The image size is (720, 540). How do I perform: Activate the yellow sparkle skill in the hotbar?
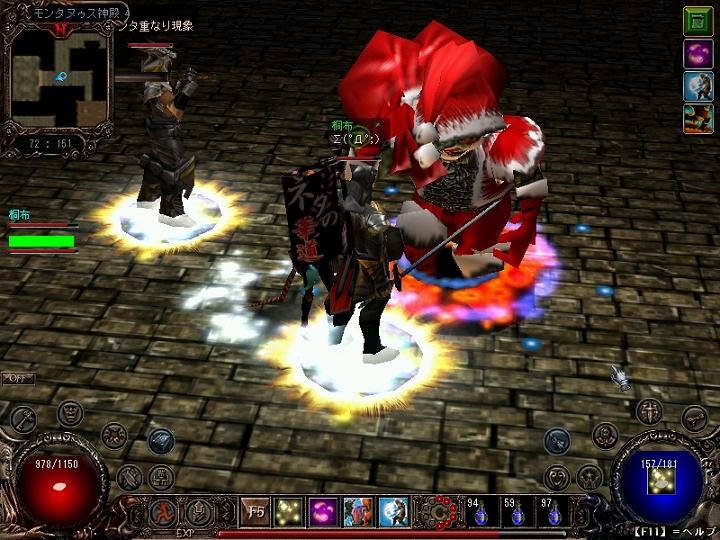click(x=289, y=511)
